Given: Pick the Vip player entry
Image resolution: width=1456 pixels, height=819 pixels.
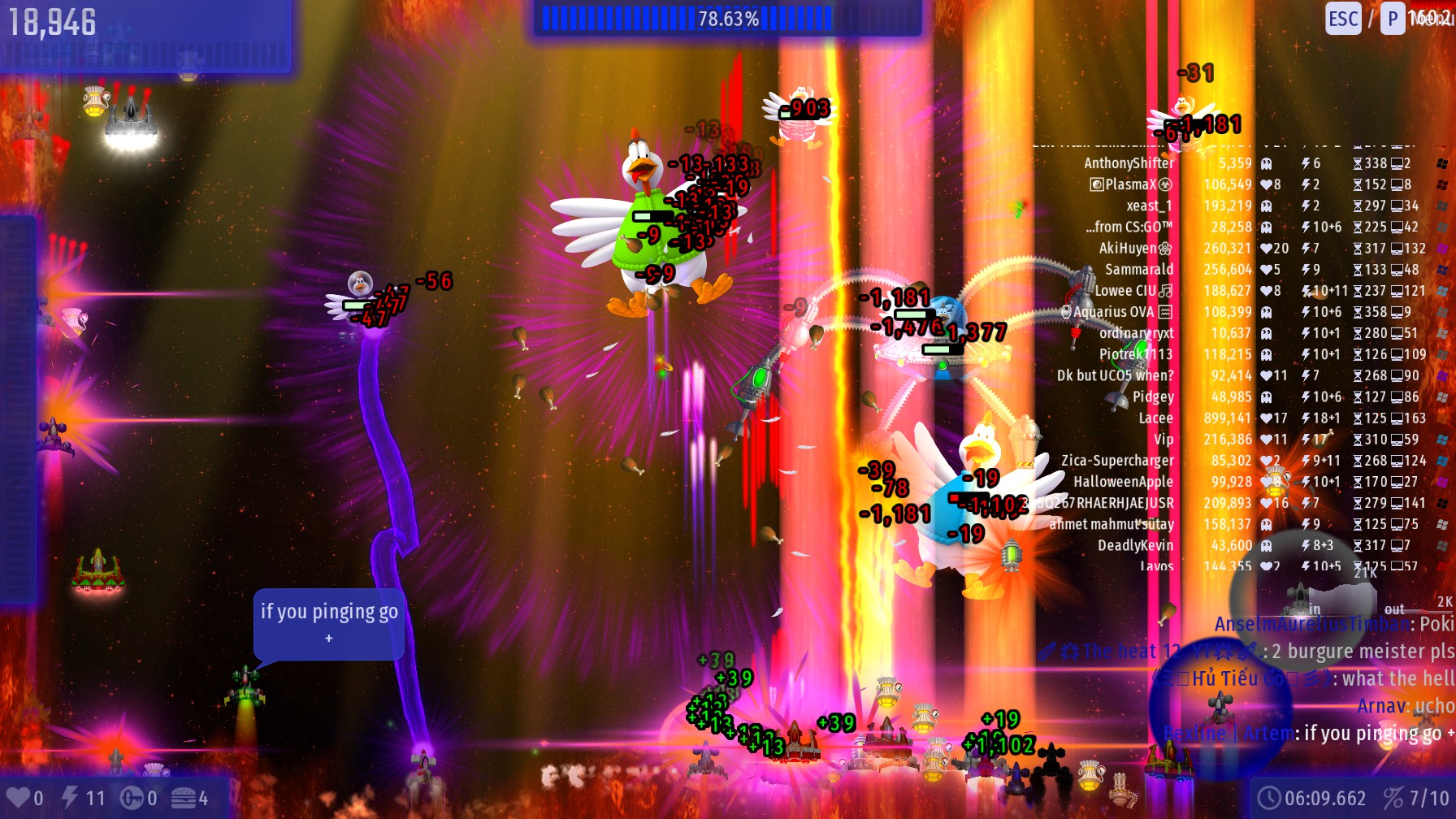Looking at the screenshot, I should pos(1163,439).
